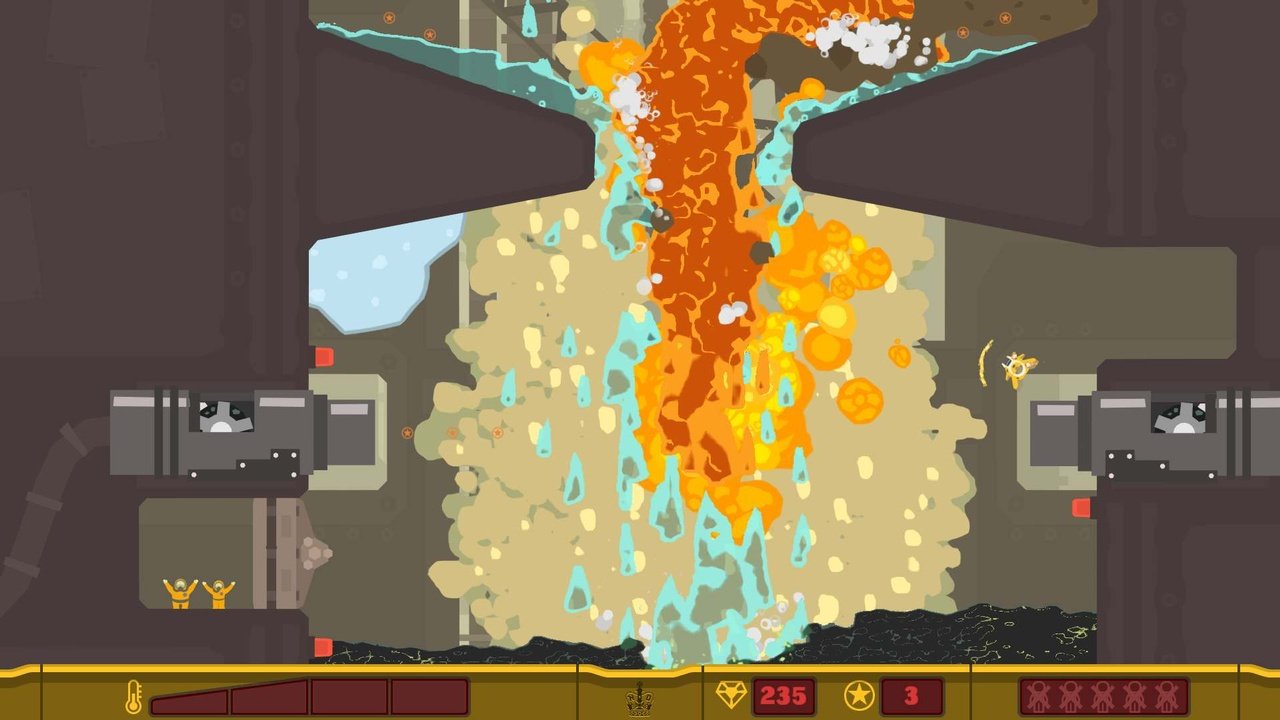The height and width of the screenshot is (720, 1280).
Task: Click the orange star pickup near the left turret
Action: 405,431
